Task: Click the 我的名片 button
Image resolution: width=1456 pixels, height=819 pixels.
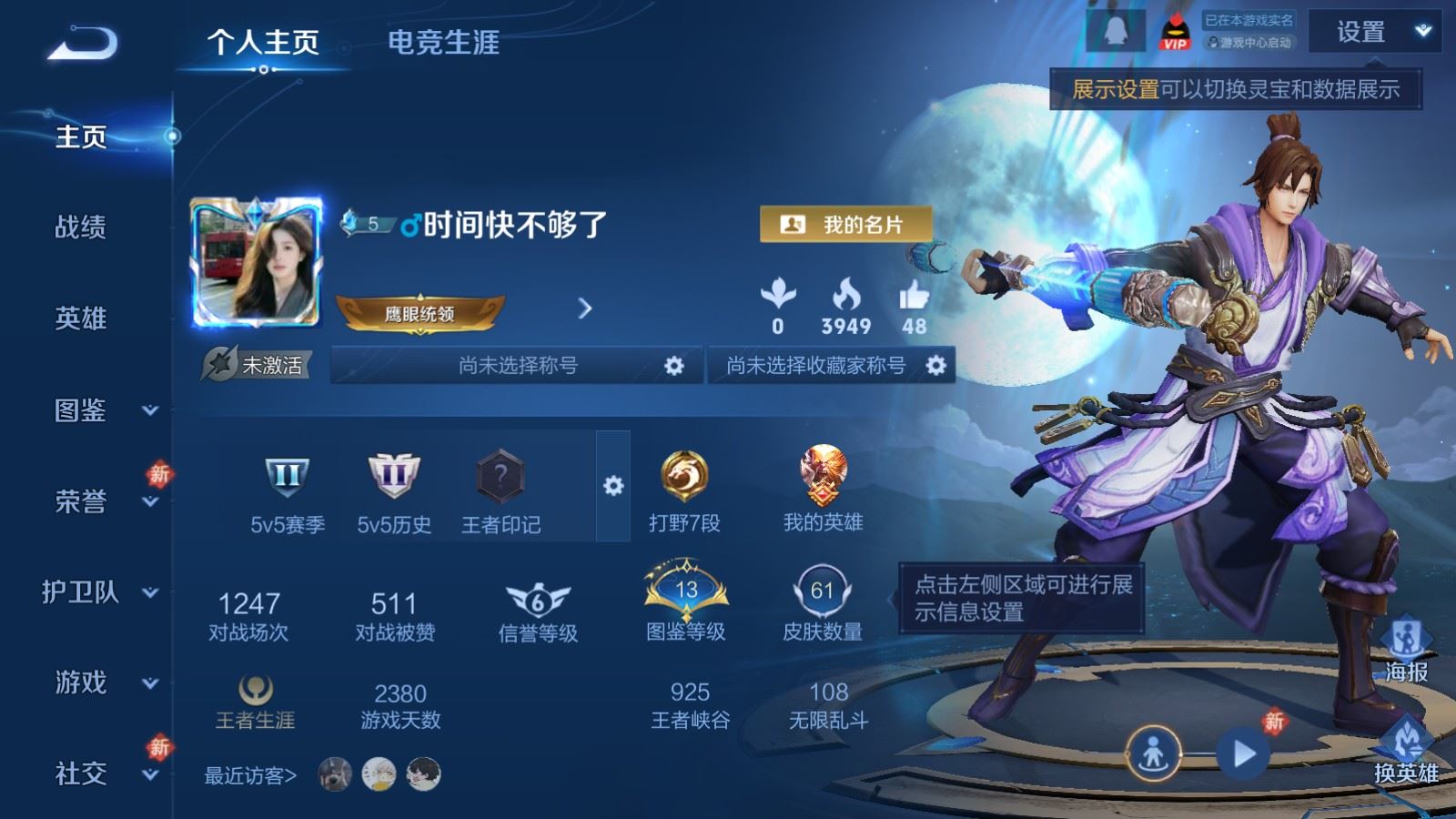Action: pos(847,224)
